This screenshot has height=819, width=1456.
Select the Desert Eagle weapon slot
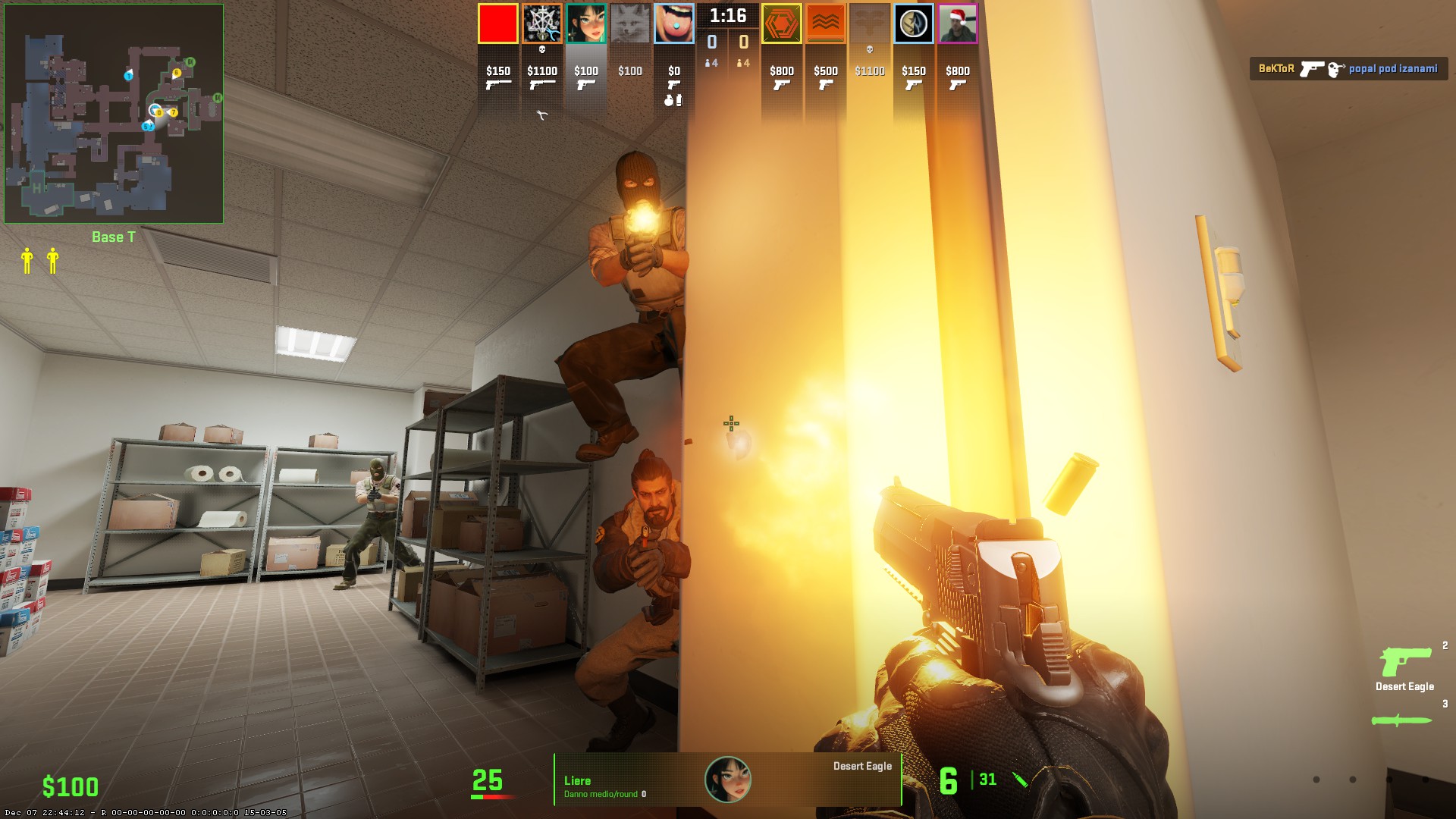(x=1404, y=667)
